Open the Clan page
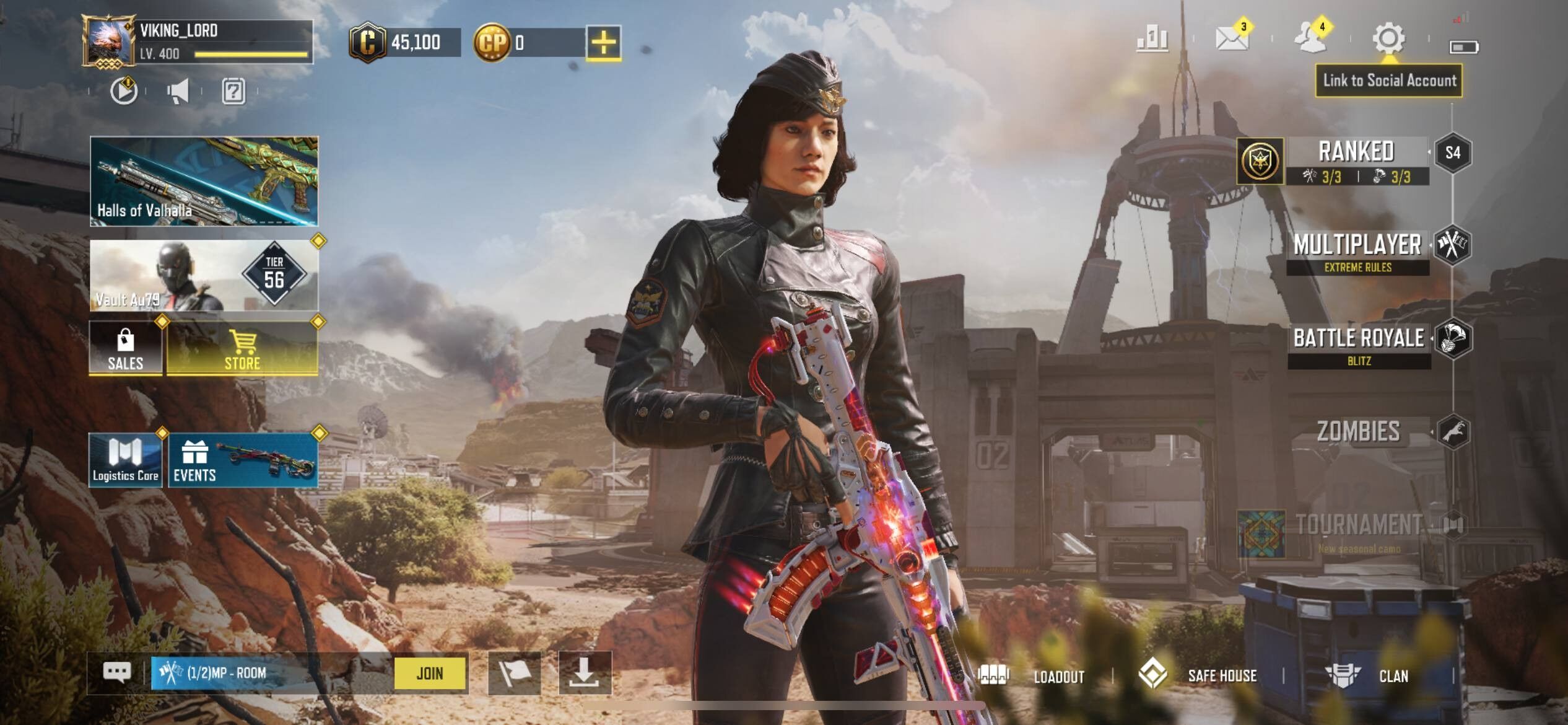 pyautogui.click(x=1369, y=675)
